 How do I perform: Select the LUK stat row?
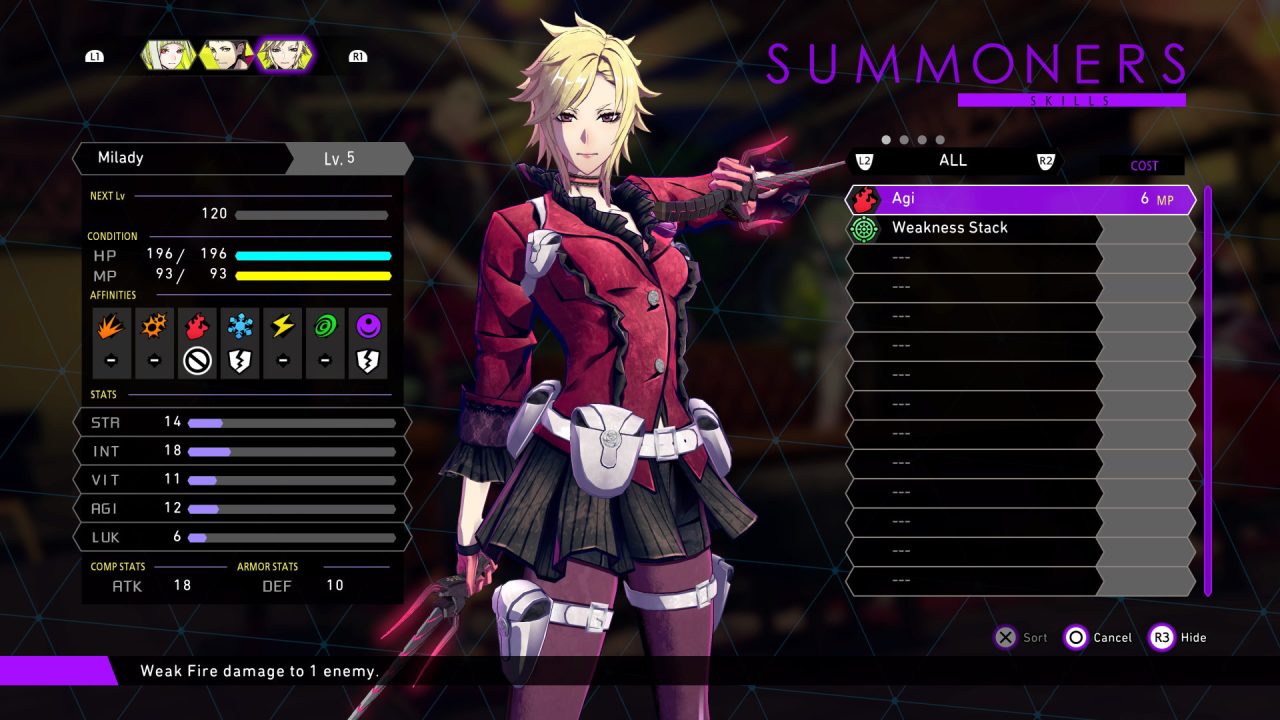[242, 537]
